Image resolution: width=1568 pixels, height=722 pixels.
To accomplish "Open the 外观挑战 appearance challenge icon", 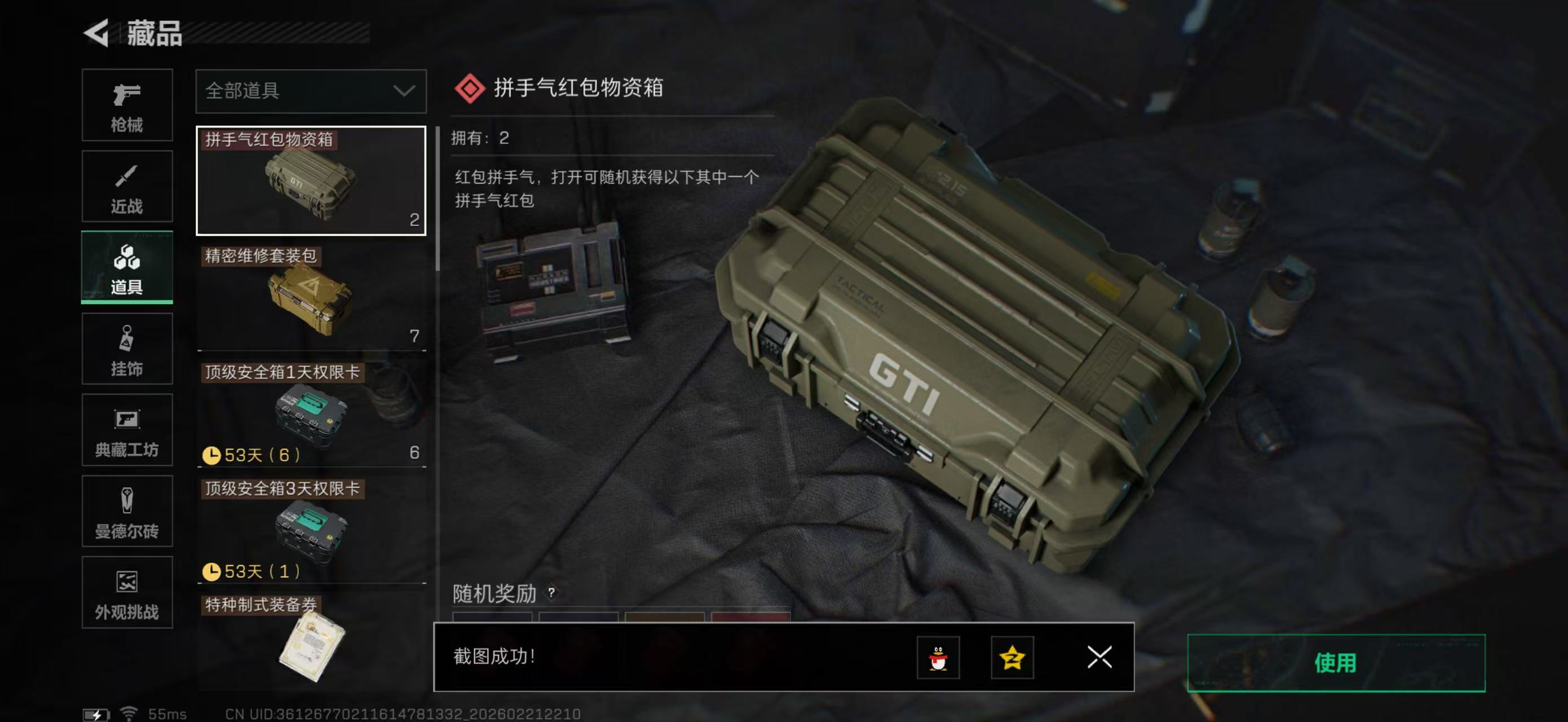I will [127, 592].
